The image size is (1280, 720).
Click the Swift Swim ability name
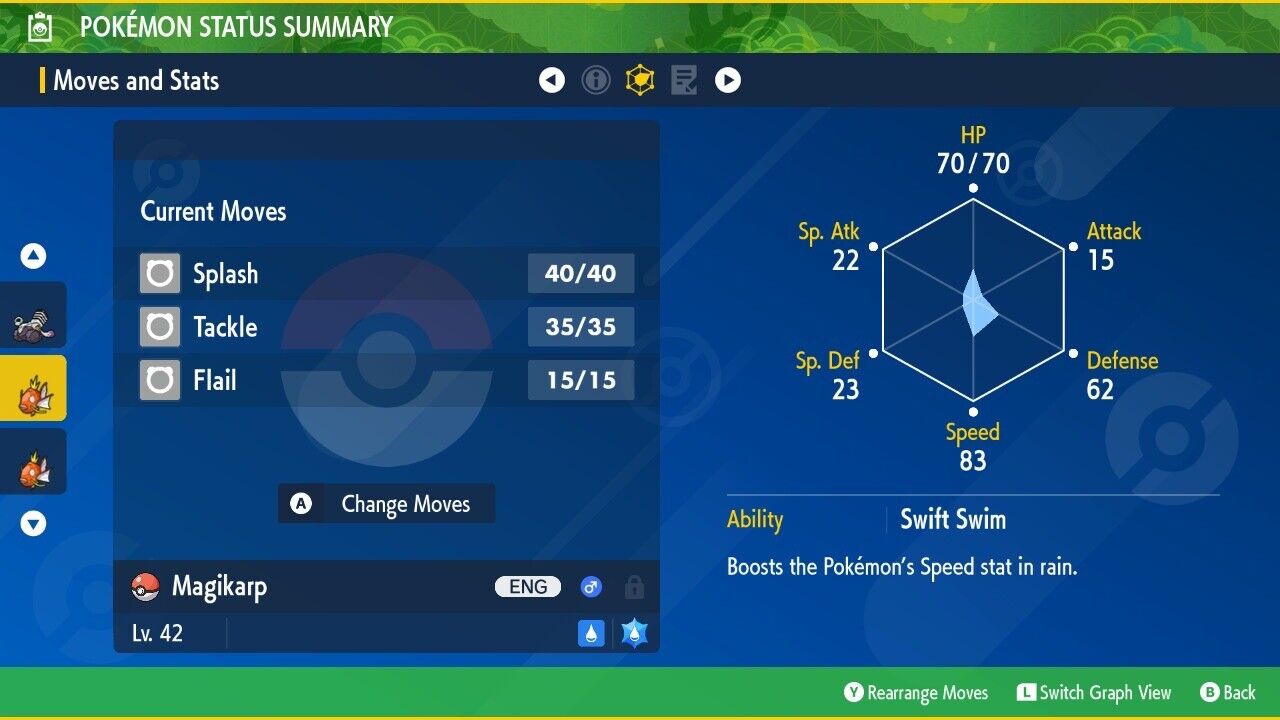(x=953, y=520)
